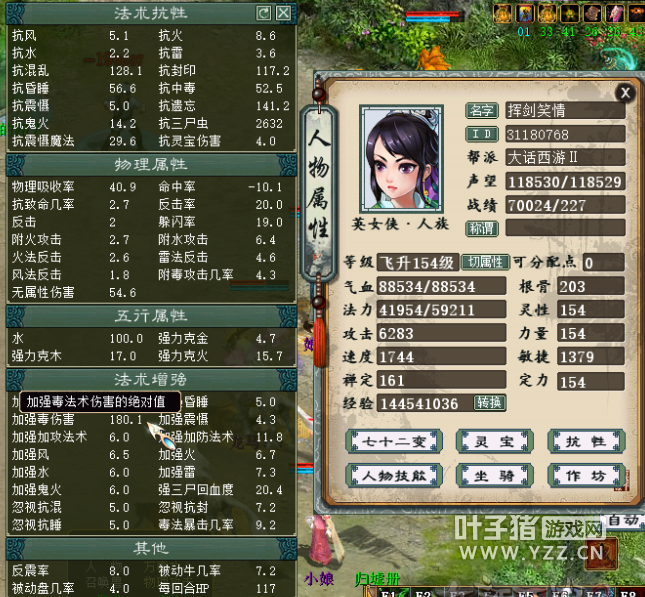Click the 切属性 switch attributes button

(484, 263)
